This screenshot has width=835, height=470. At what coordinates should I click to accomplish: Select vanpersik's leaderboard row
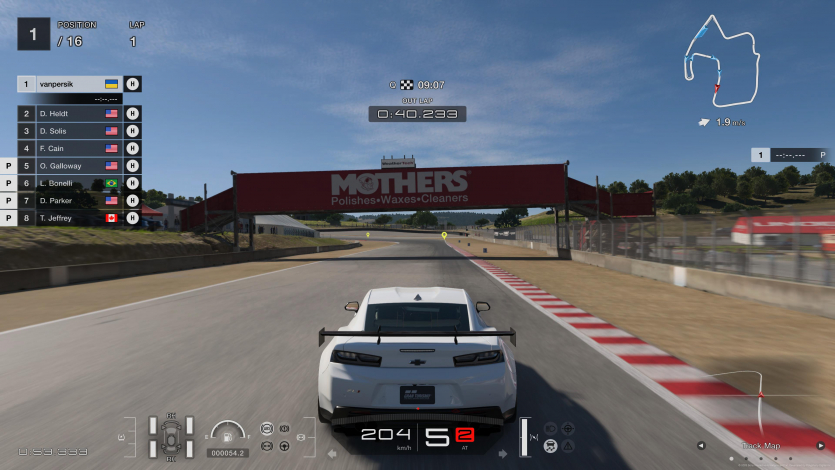(70, 84)
